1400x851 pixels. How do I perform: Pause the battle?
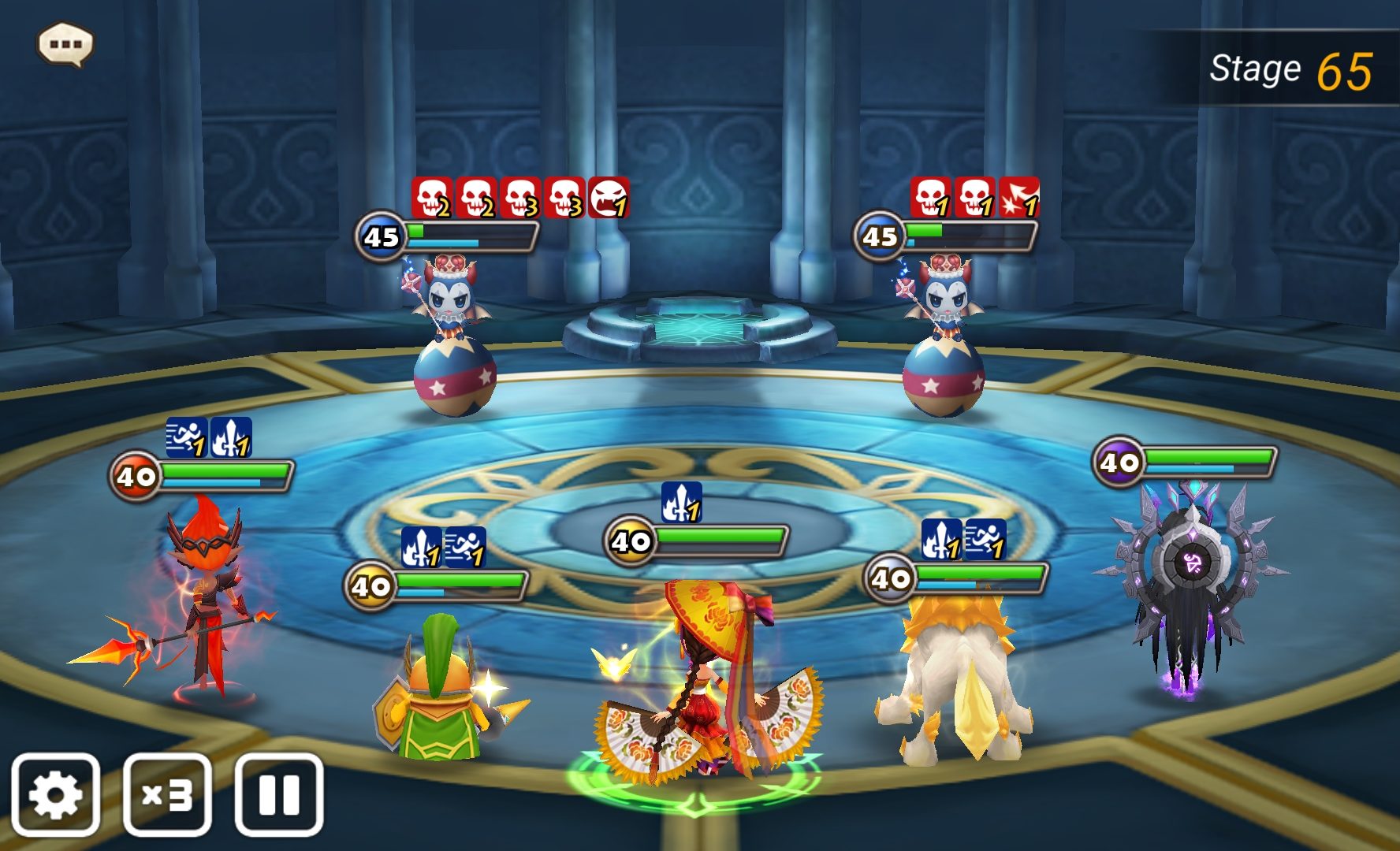279,794
